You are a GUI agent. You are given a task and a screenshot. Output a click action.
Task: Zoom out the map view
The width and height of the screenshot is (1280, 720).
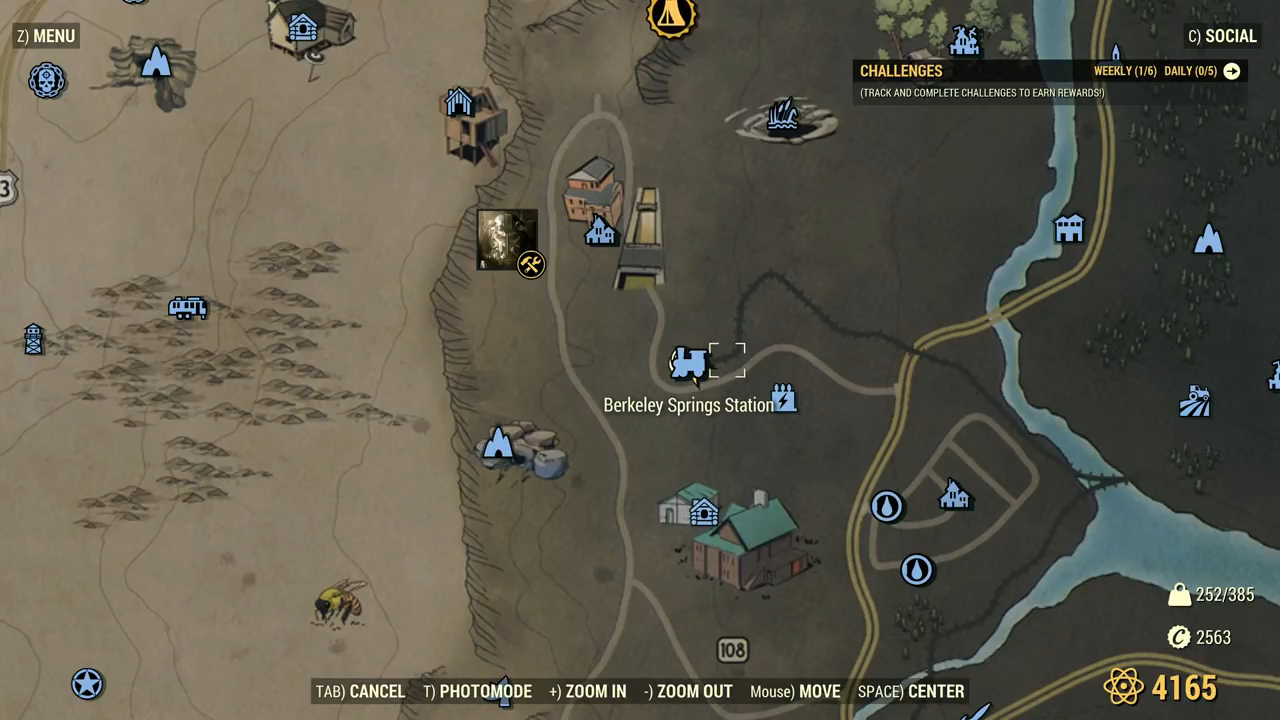tap(687, 691)
